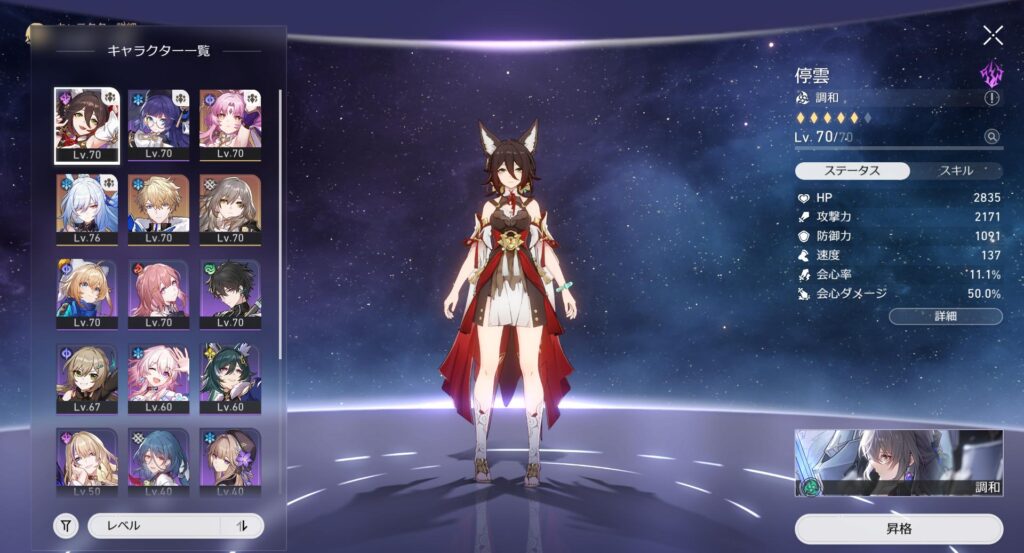Open the character list filter icon

[66, 526]
